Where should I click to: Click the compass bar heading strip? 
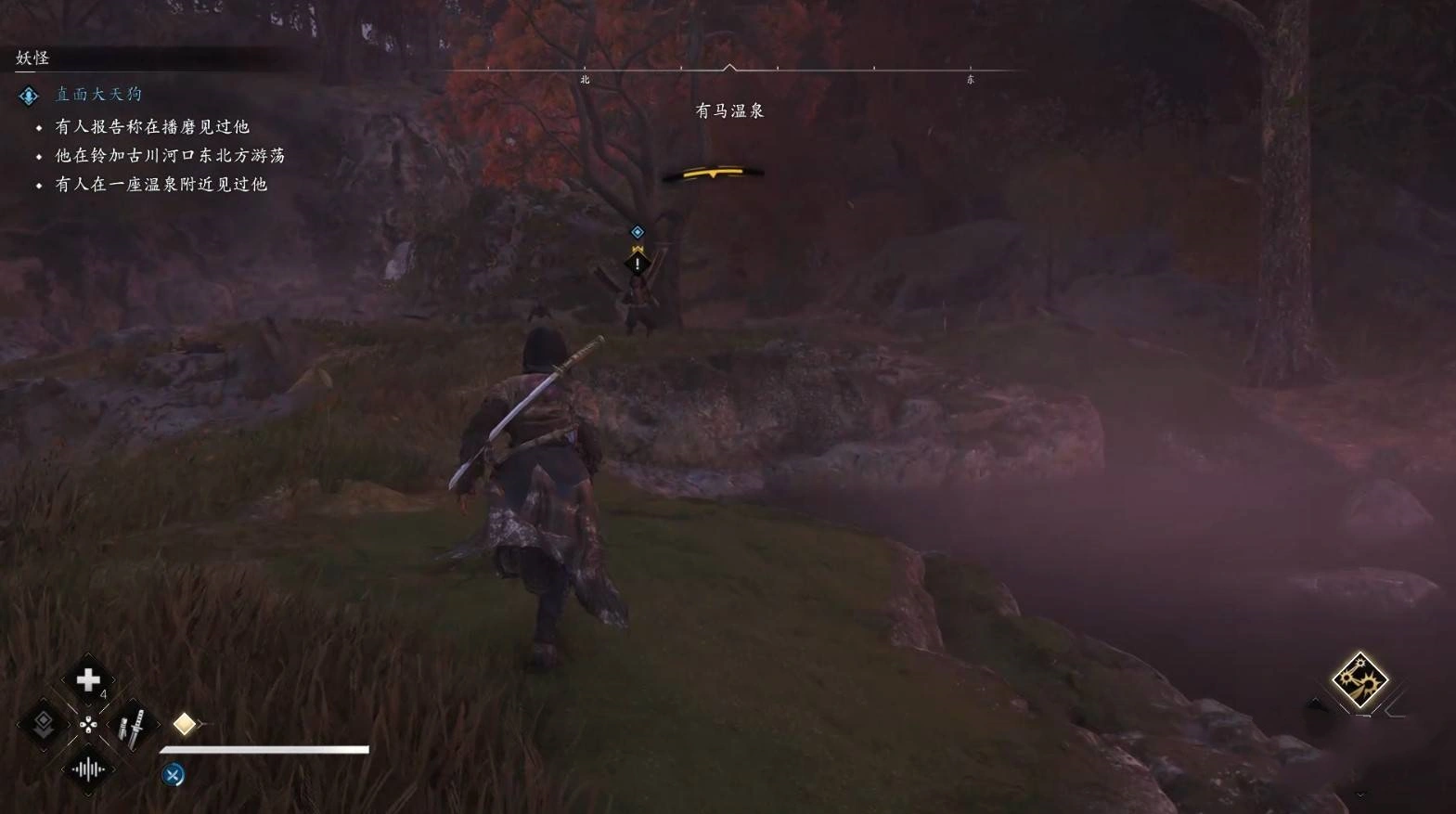pyautogui.click(x=729, y=70)
